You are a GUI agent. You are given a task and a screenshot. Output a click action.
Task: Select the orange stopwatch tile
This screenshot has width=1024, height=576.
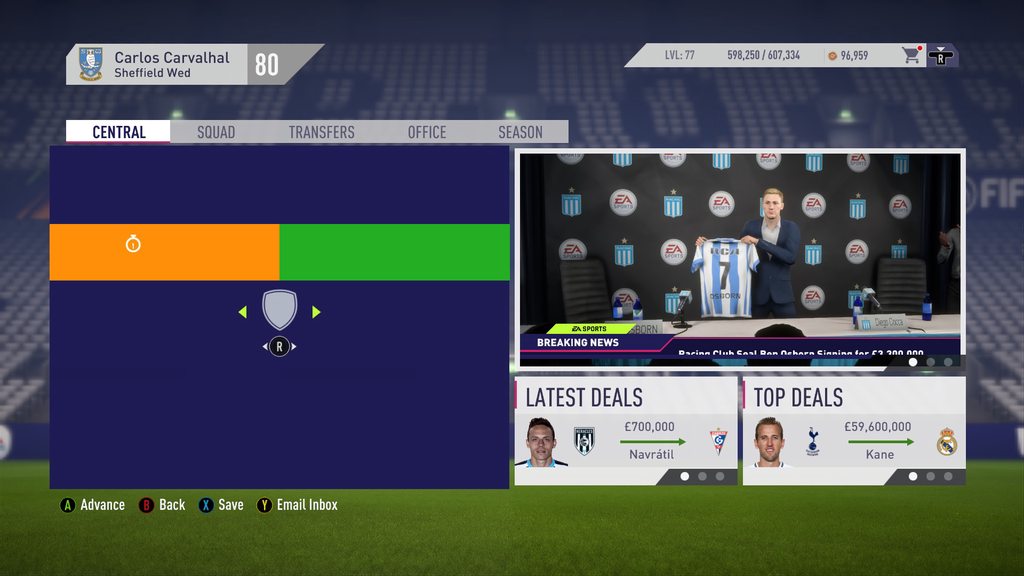tap(164, 252)
